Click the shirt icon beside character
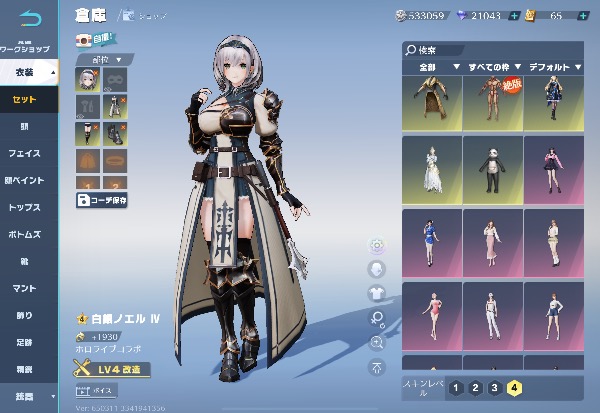The image size is (600, 413). click(x=377, y=293)
